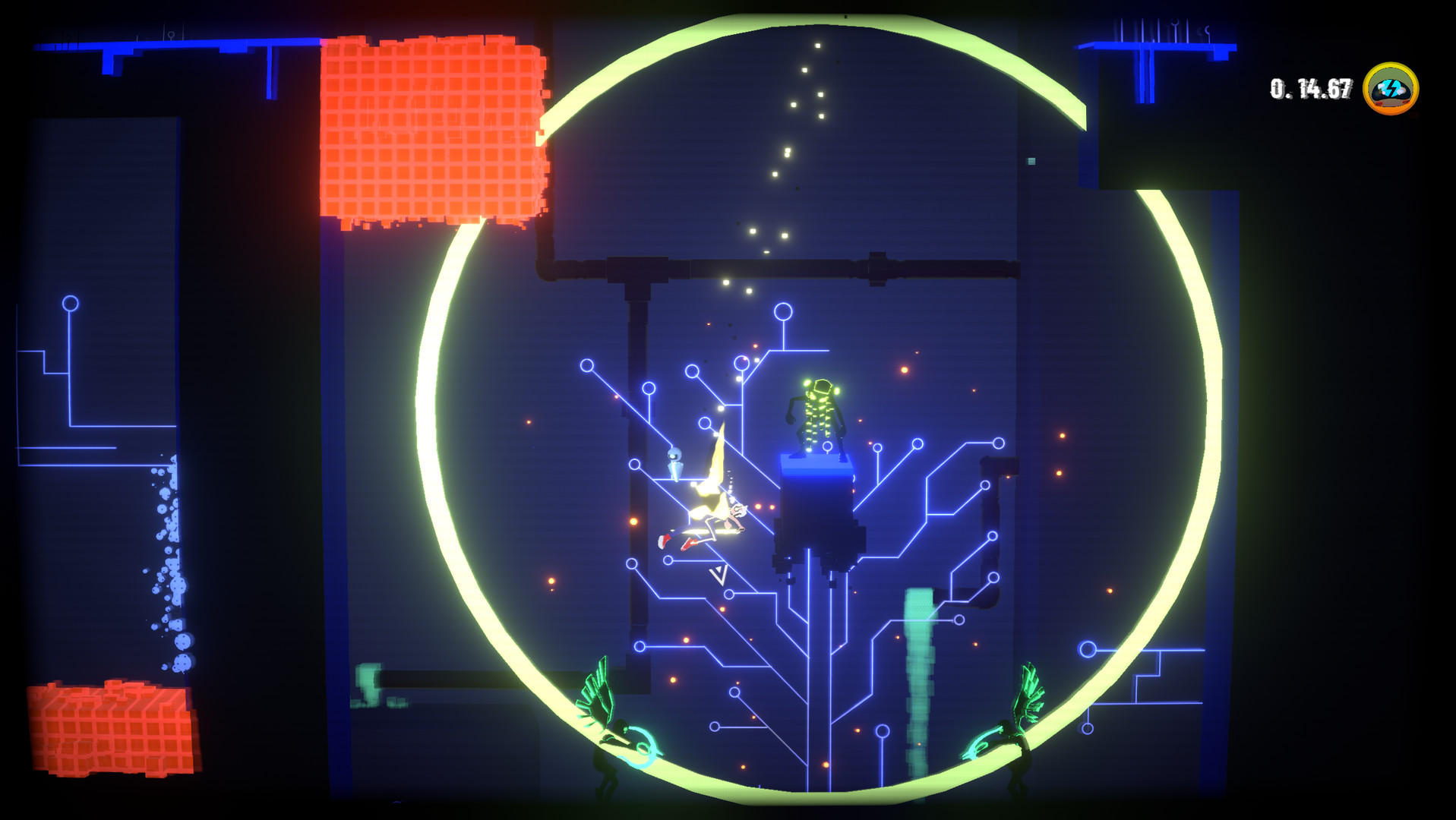Click the blue circuit node on the left wall
The height and width of the screenshot is (820, 1456).
coord(70,304)
